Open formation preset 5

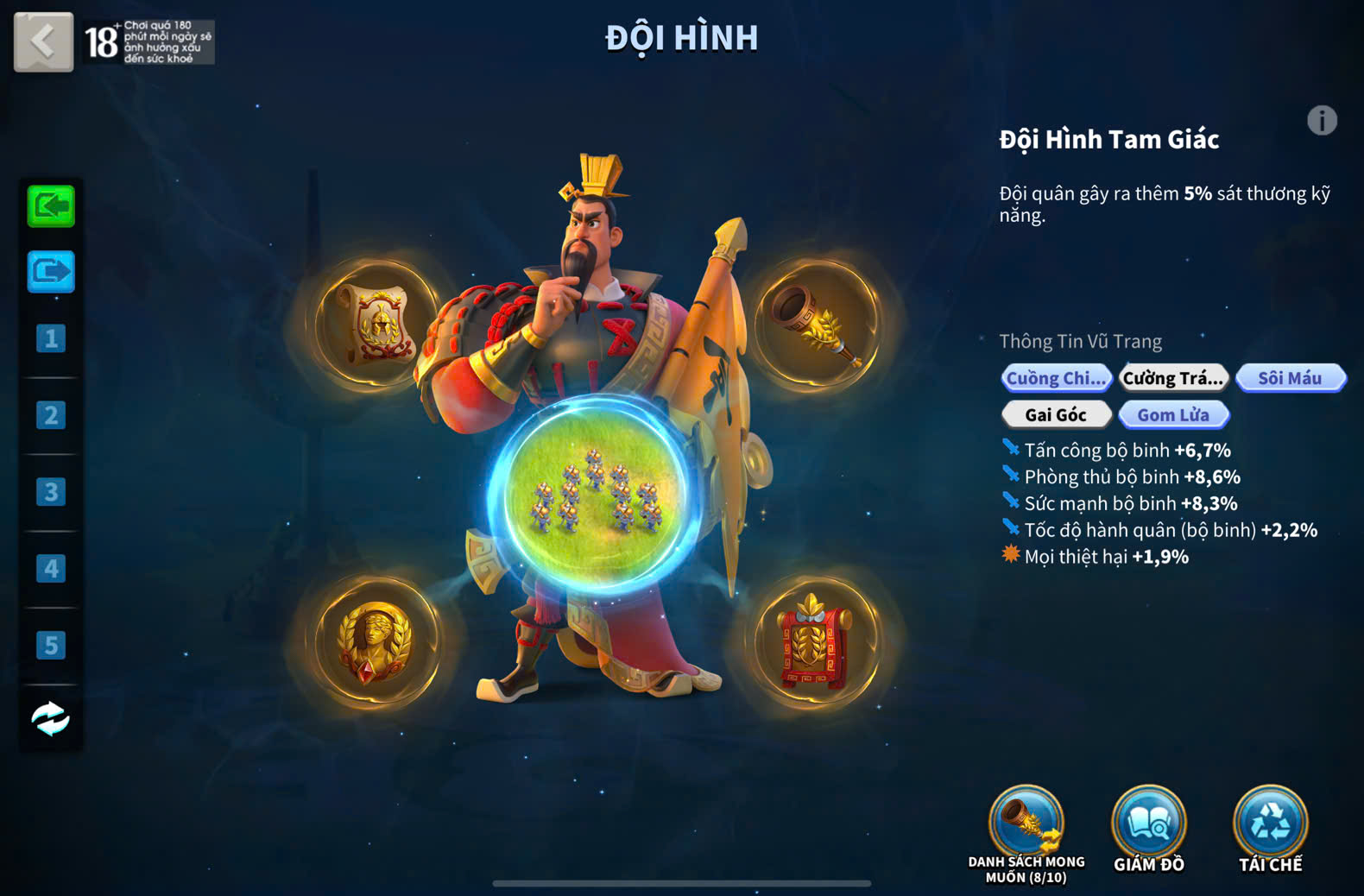coord(51,645)
